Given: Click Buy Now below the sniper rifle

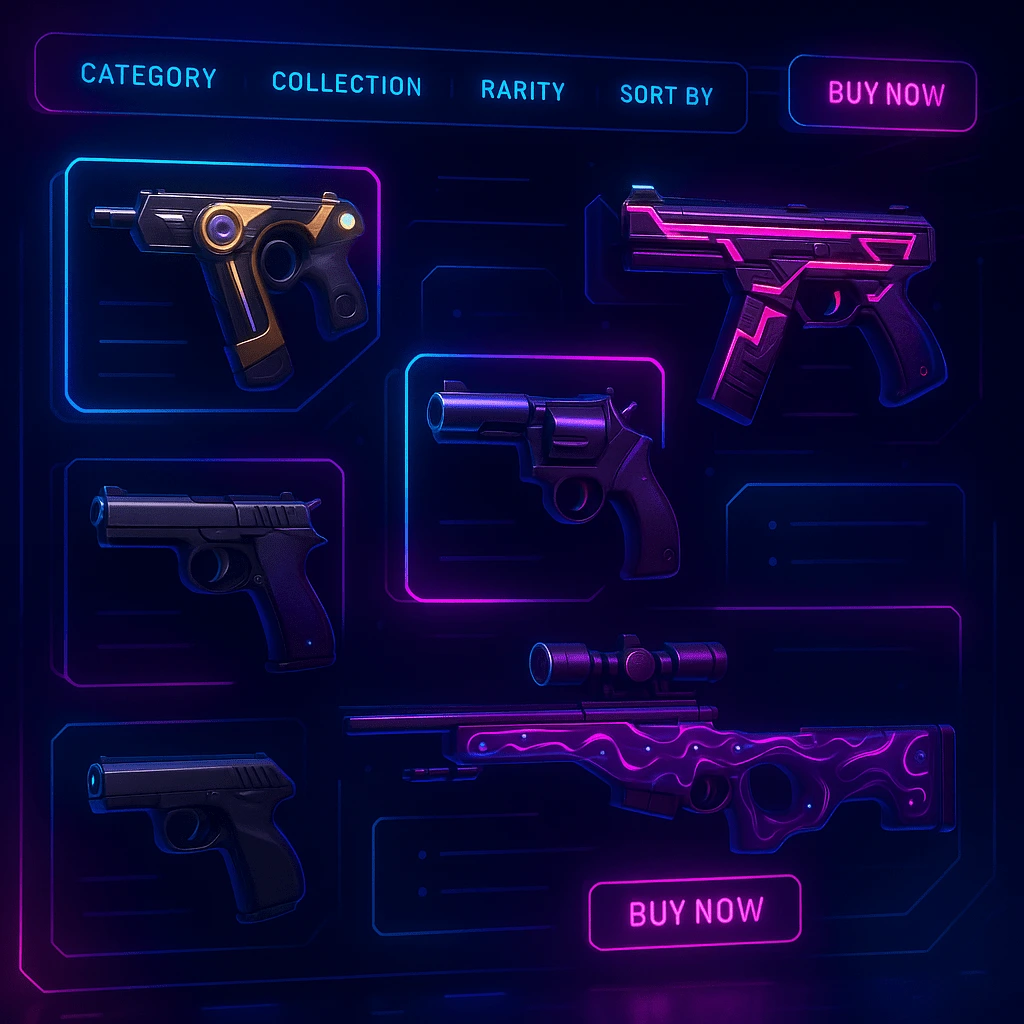Looking at the screenshot, I should click(695, 911).
